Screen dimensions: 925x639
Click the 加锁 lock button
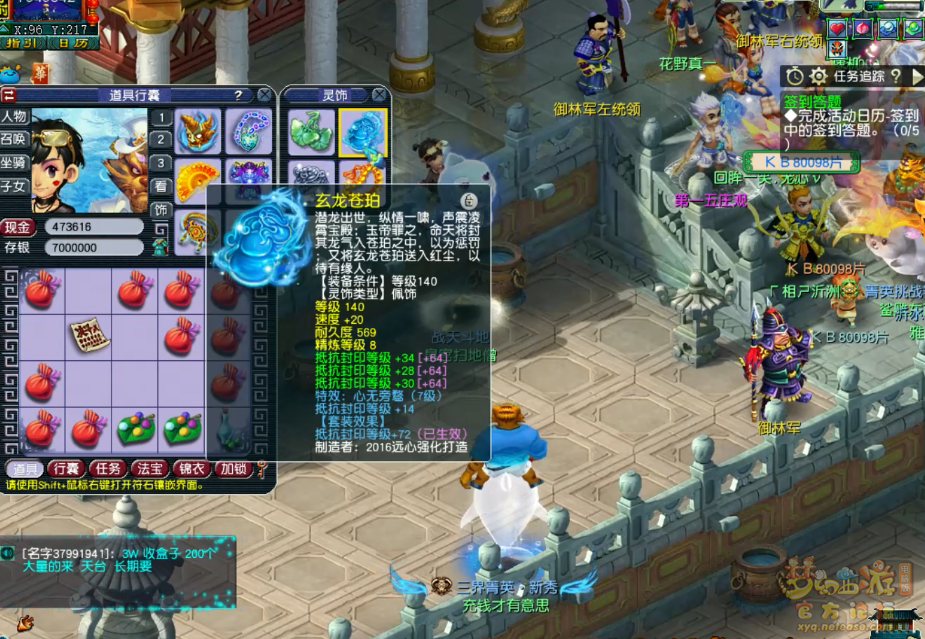pos(233,469)
